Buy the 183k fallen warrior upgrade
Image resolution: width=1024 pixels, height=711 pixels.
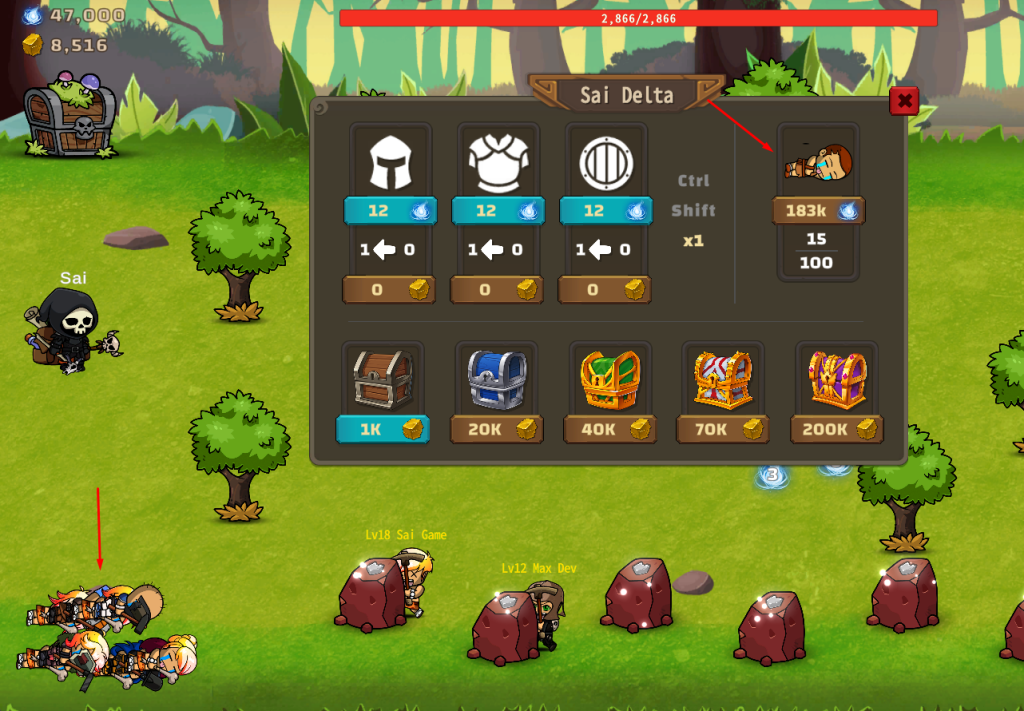tap(819, 211)
